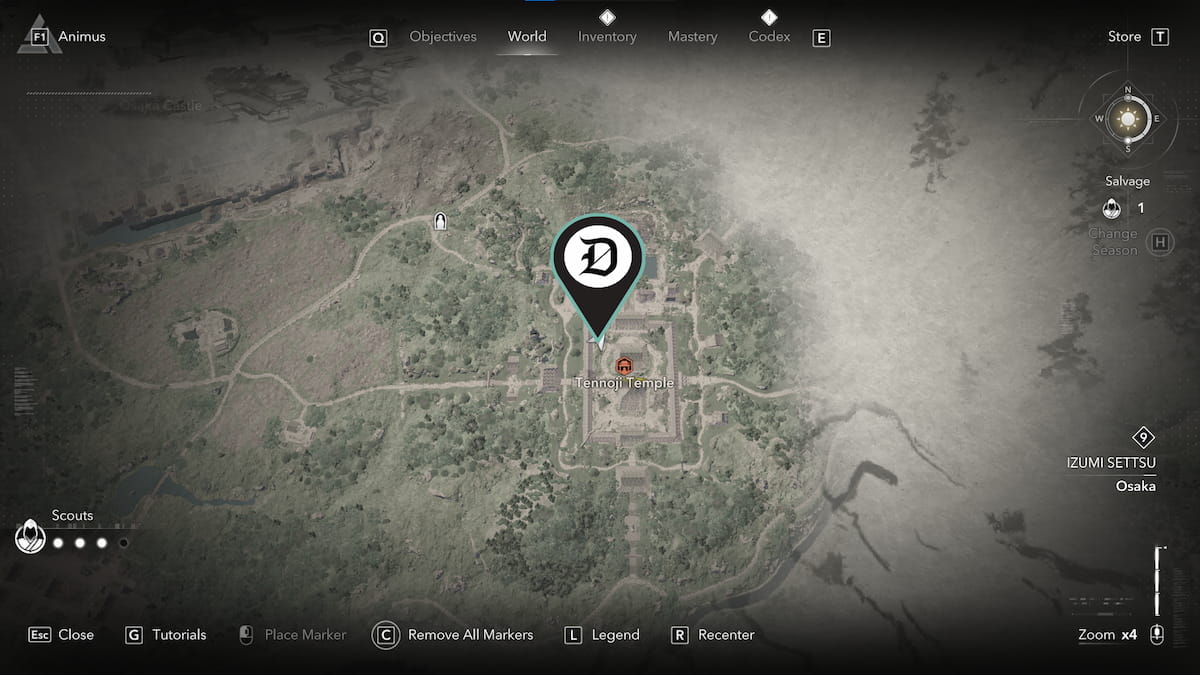Open the Objectives tab
Image resolution: width=1200 pixels, height=675 pixels.
[442, 37]
